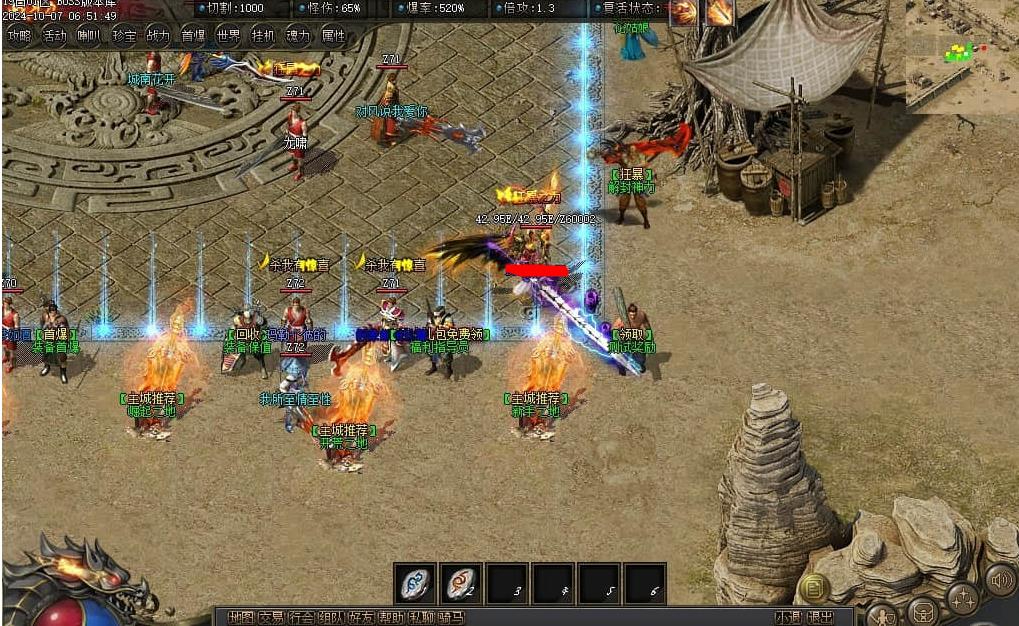Viewport: 1019px width, 626px height.
Task: Open the 好友 friends list
Action: (x=361, y=617)
